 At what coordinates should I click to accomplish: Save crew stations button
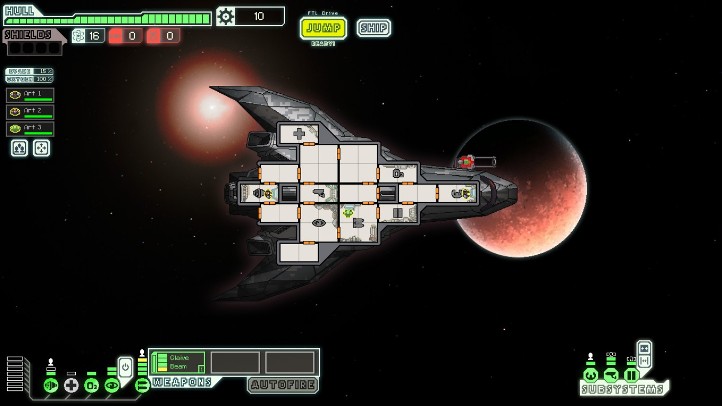[19, 148]
